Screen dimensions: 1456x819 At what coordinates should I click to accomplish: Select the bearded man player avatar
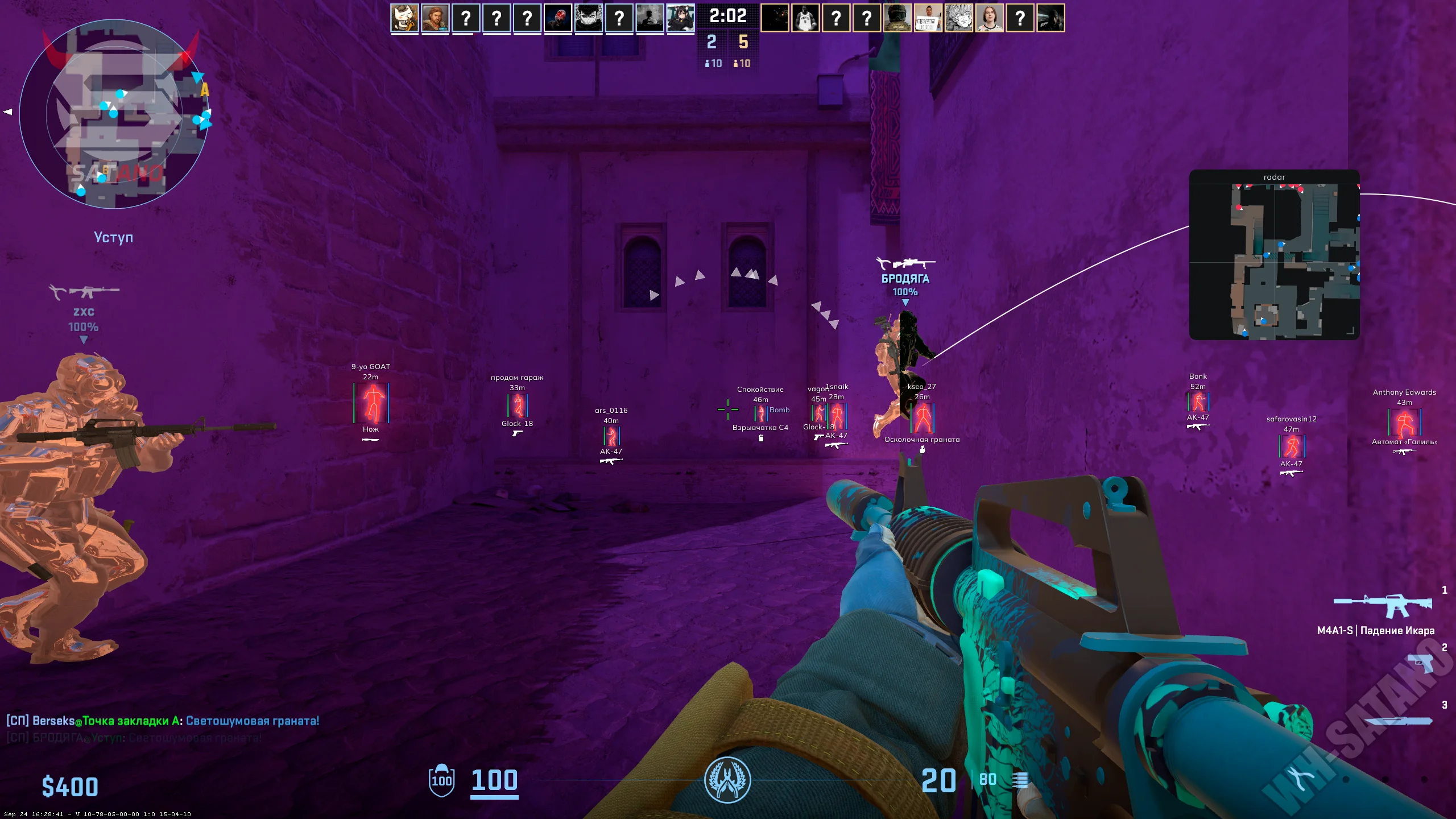[x=435, y=18]
